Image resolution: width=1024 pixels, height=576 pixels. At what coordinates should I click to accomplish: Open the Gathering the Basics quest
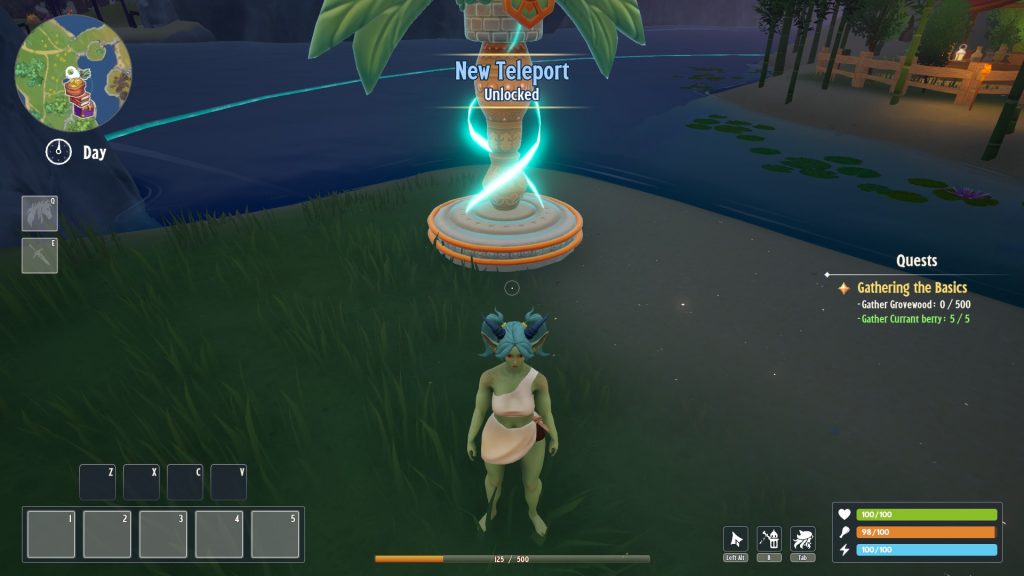tap(911, 288)
